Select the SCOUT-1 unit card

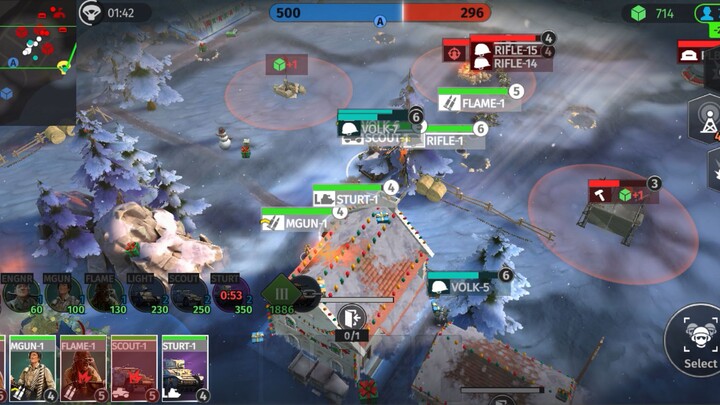(x=134, y=368)
